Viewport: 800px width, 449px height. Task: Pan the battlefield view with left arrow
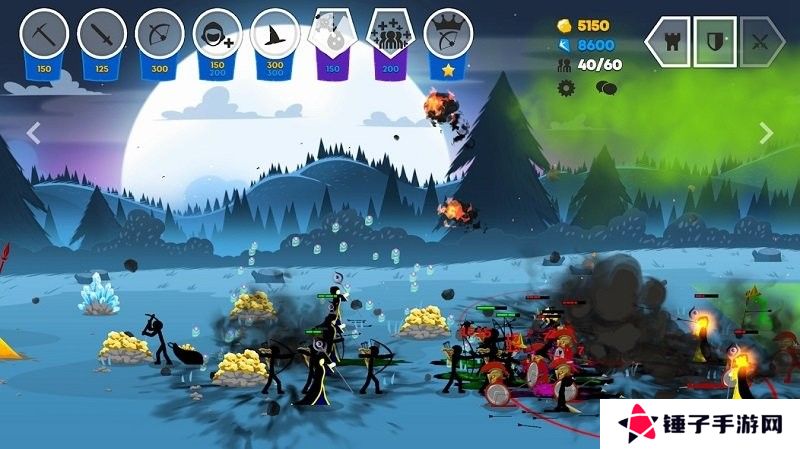(33, 132)
